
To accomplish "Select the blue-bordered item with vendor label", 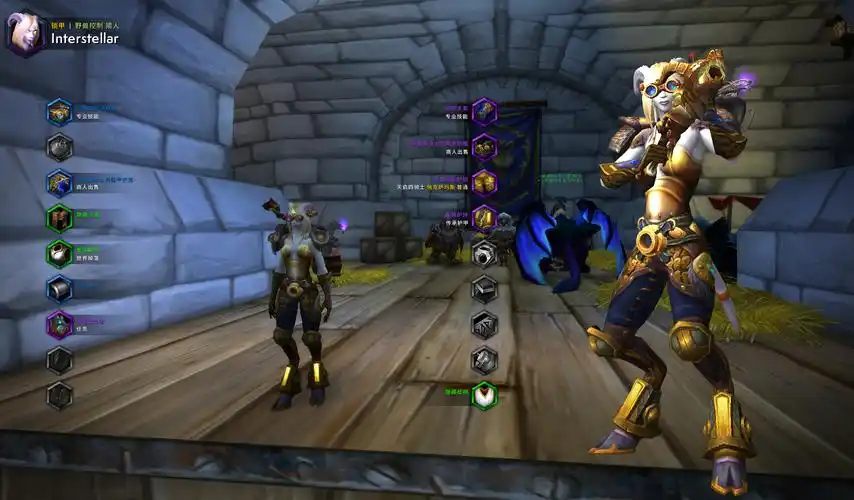I will (60, 183).
